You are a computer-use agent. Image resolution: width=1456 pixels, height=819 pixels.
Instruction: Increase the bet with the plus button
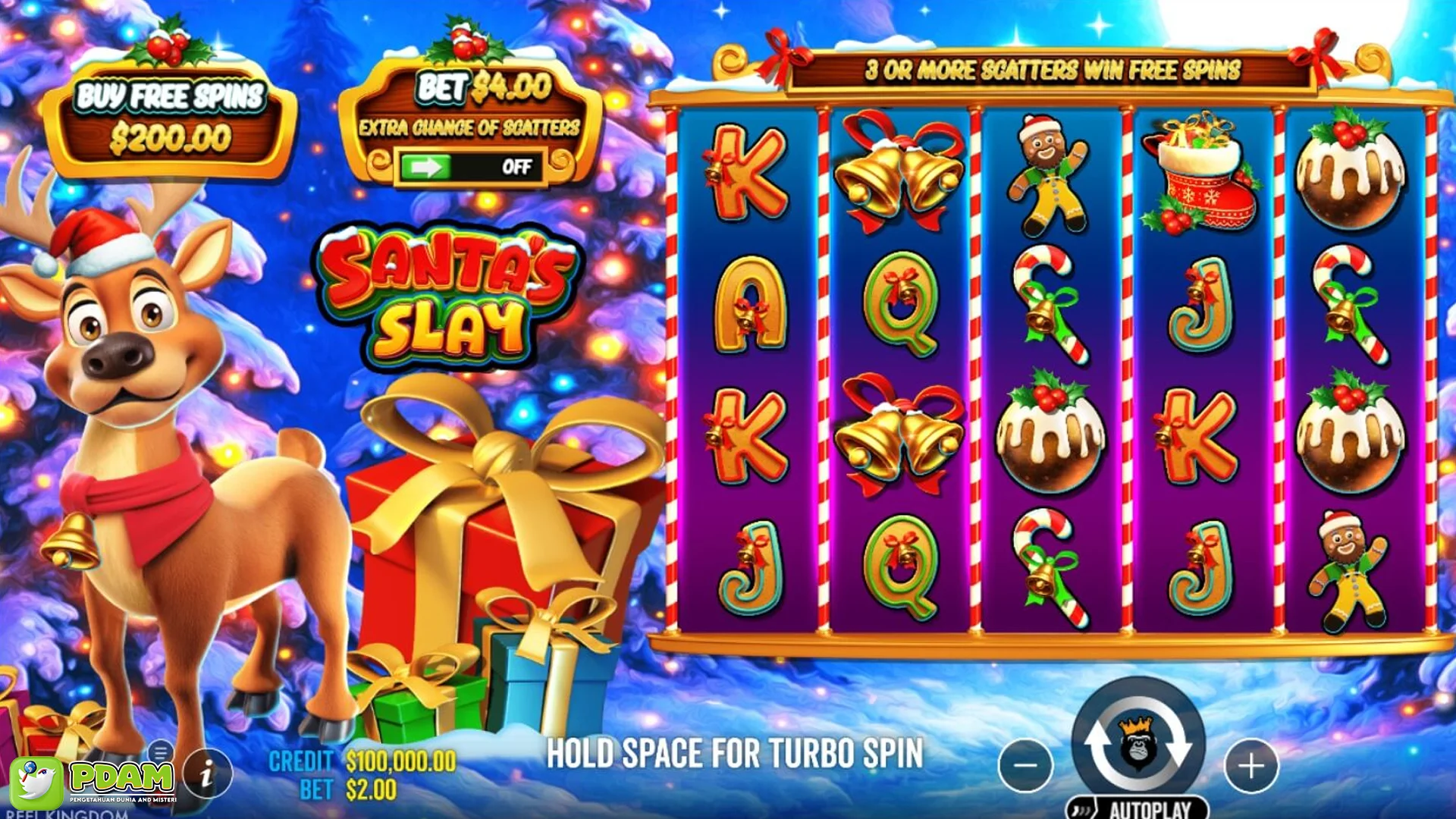click(1250, 765)
